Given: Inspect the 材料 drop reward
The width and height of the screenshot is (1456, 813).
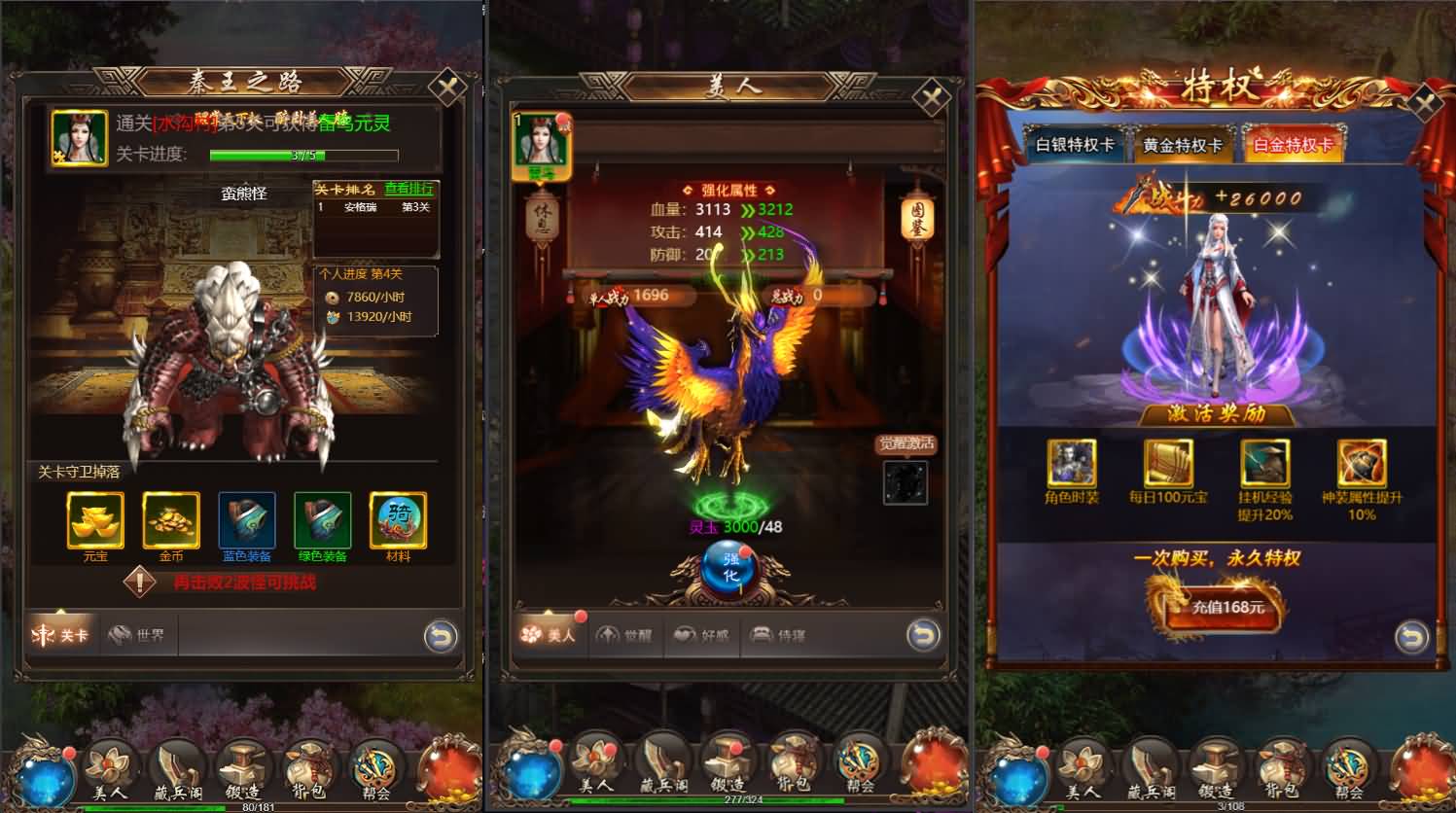Looking at the screenshot, I should pyautogui.click(x=398, y=520).
